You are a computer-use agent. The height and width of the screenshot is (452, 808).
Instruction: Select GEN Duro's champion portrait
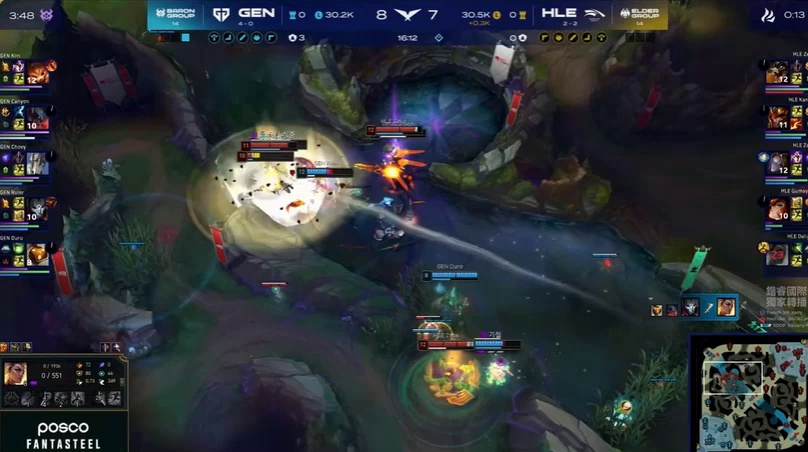[x=38, y=253]
